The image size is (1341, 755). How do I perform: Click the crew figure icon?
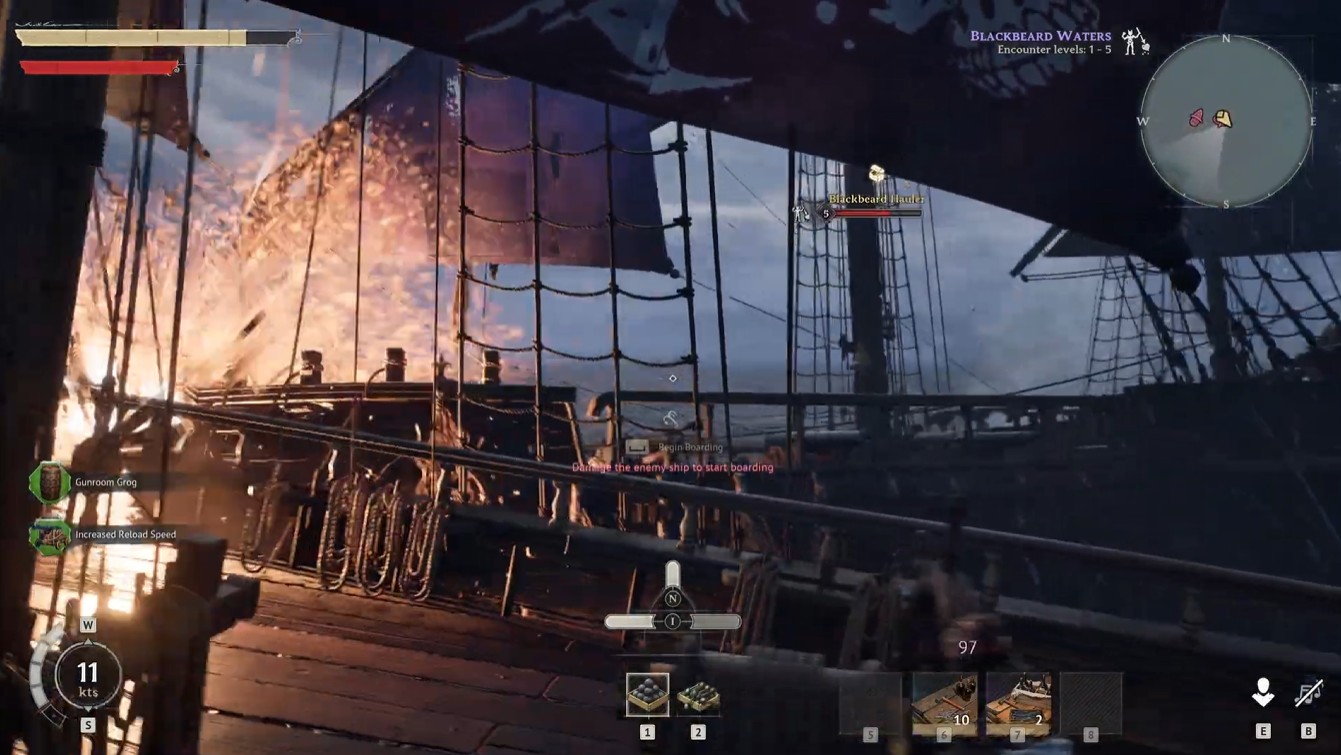pyautogui.click(x=1263, y=692)
